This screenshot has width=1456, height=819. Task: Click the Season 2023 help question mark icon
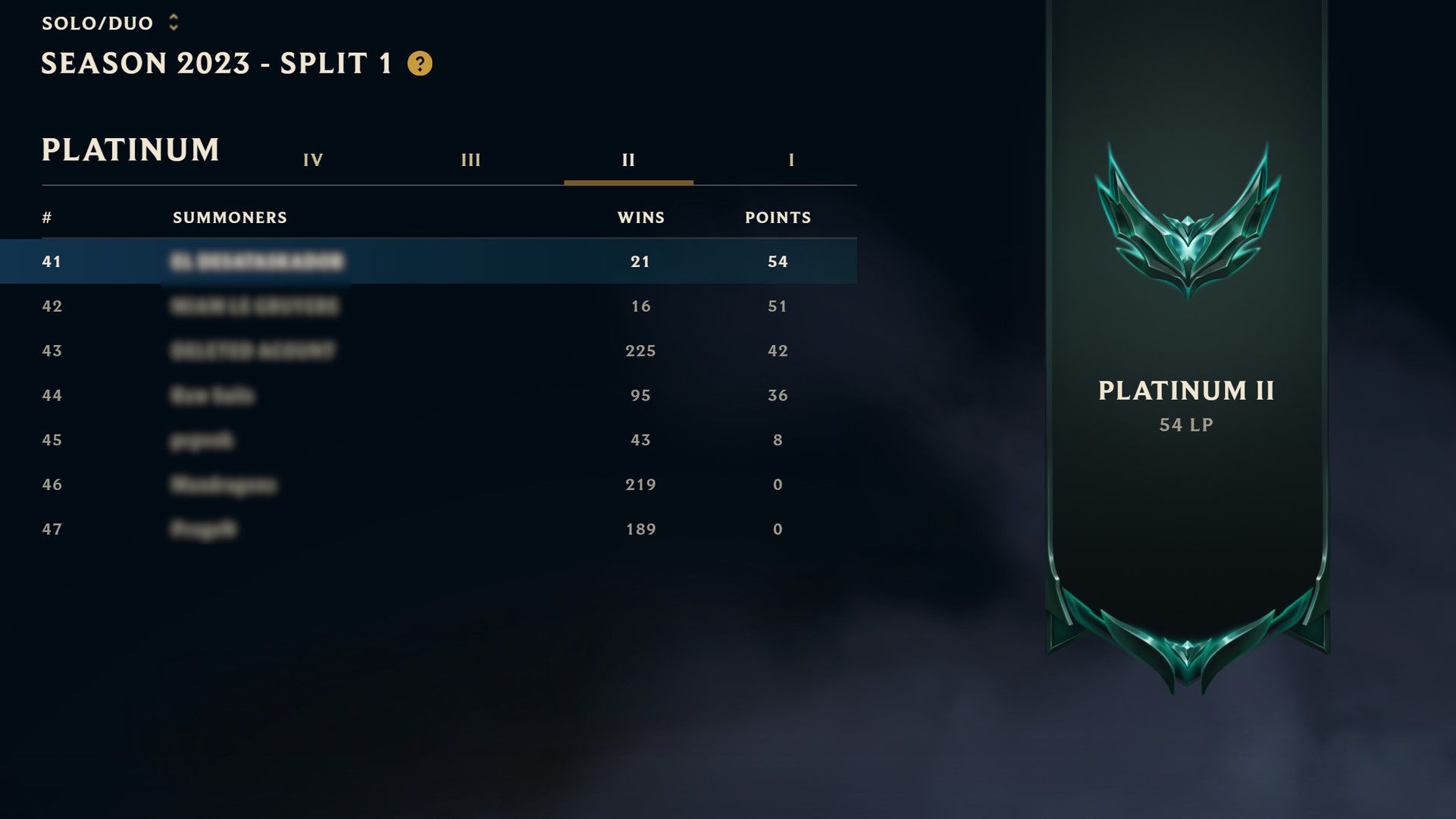[419, 64]
